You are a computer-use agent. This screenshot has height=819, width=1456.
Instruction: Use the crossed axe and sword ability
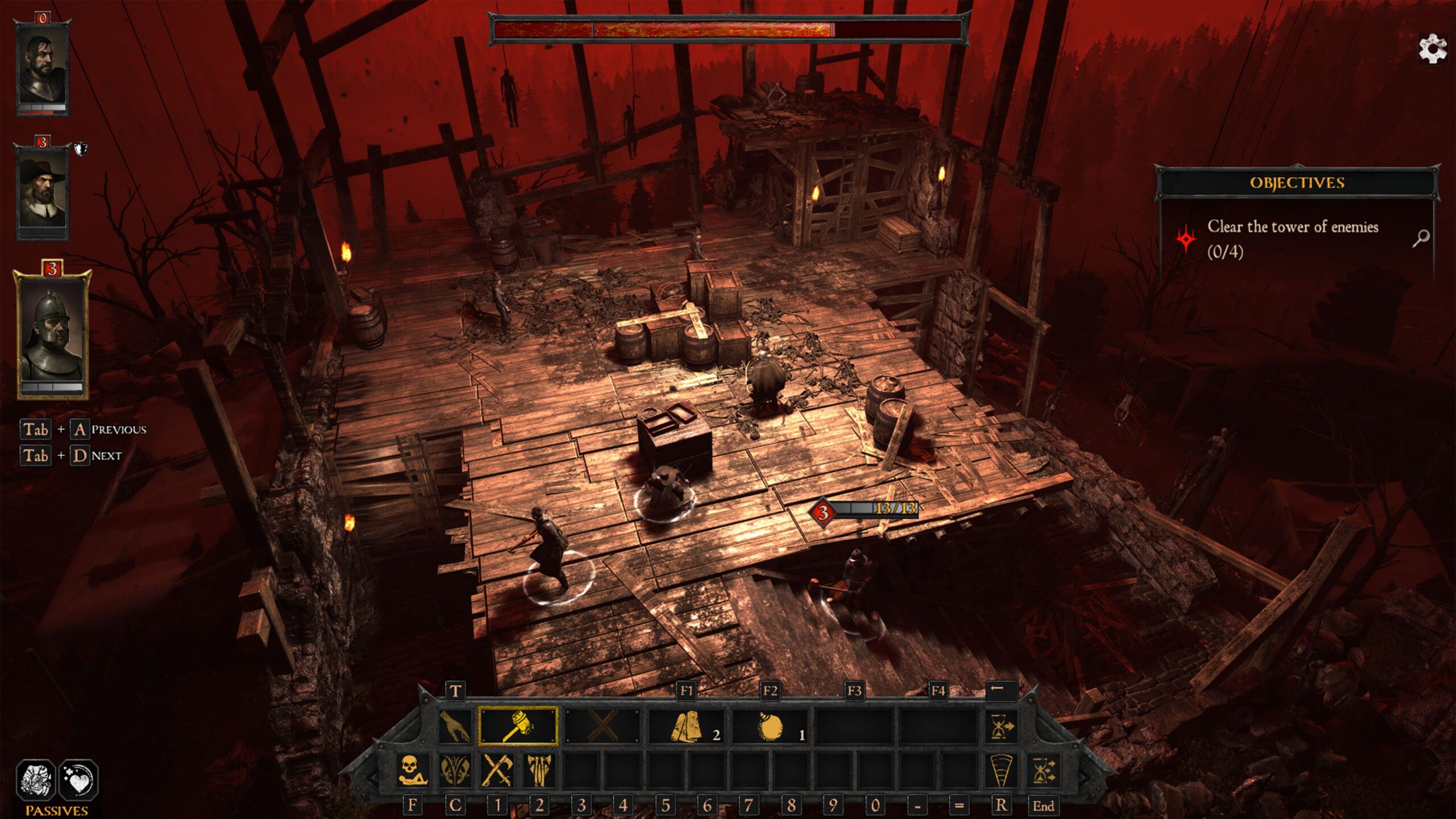coord(497,771)
